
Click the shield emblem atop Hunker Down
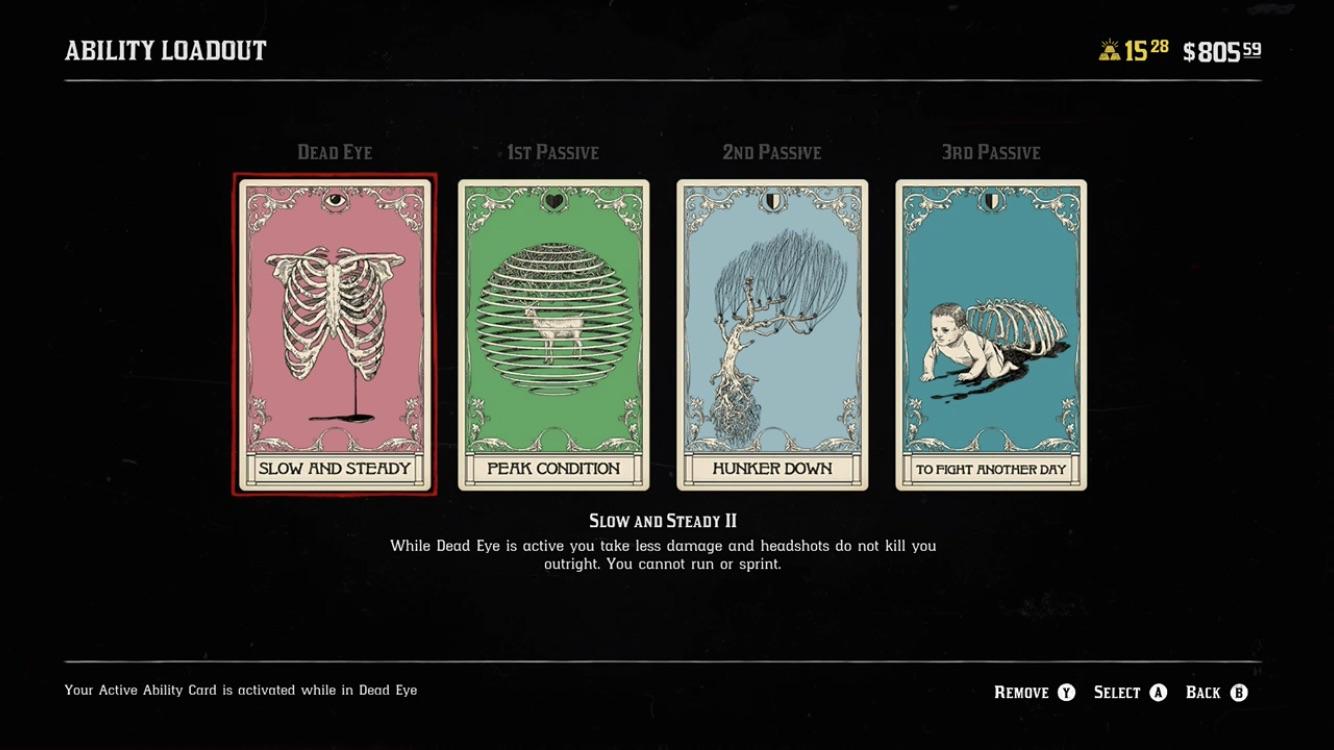(772, 199)
